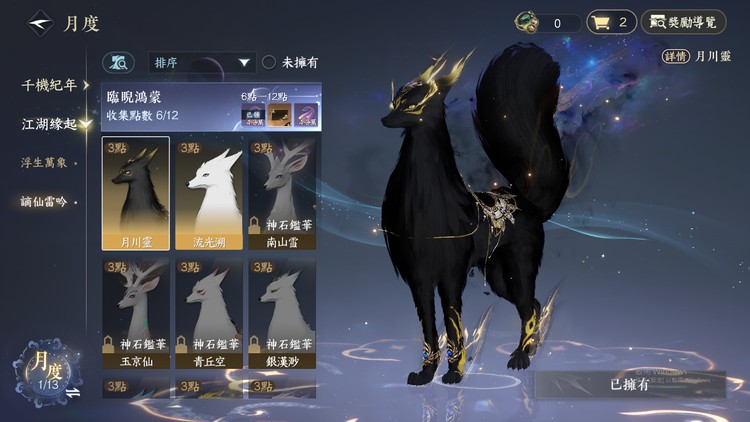Choose the 謫仙當吟 category

pos(45,201)
